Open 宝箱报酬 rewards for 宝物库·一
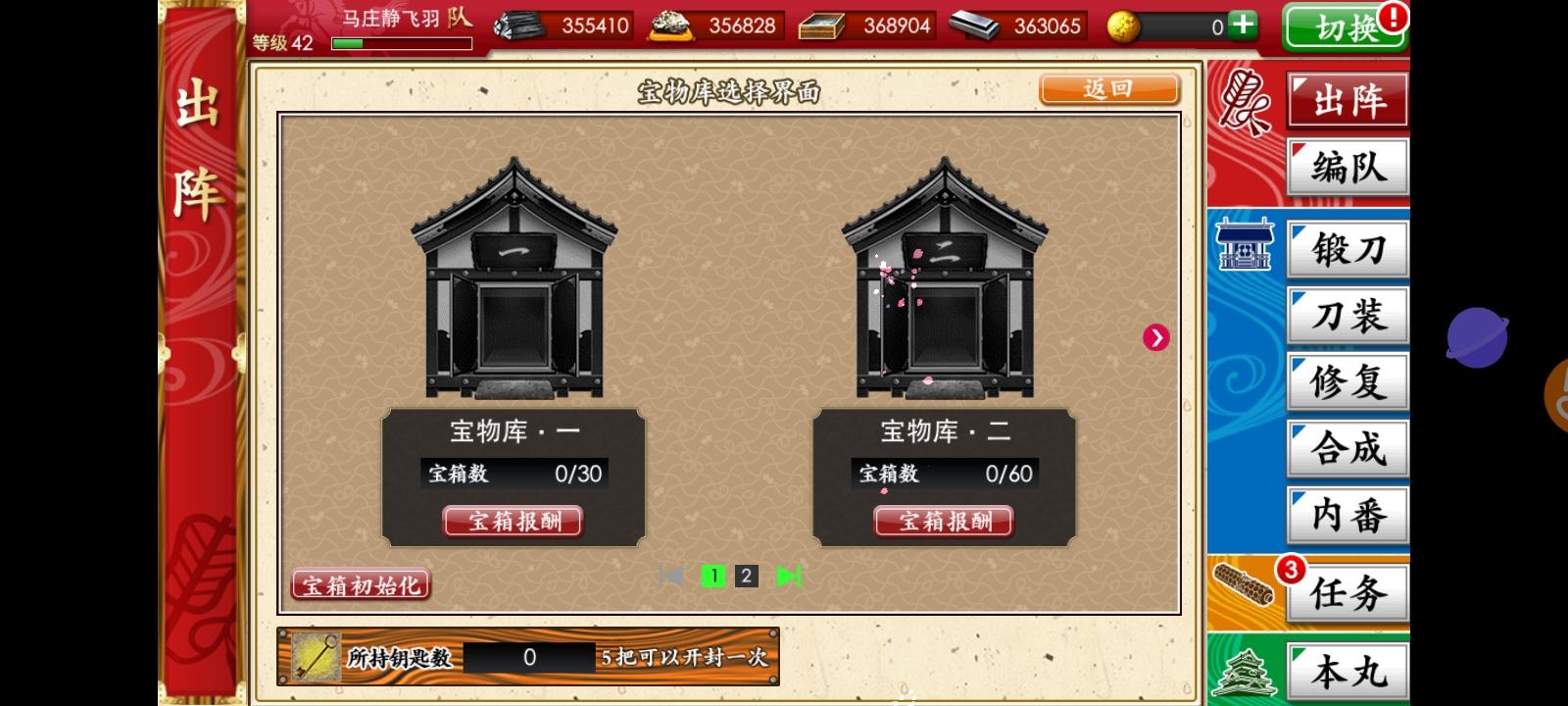 coord(514,521)
